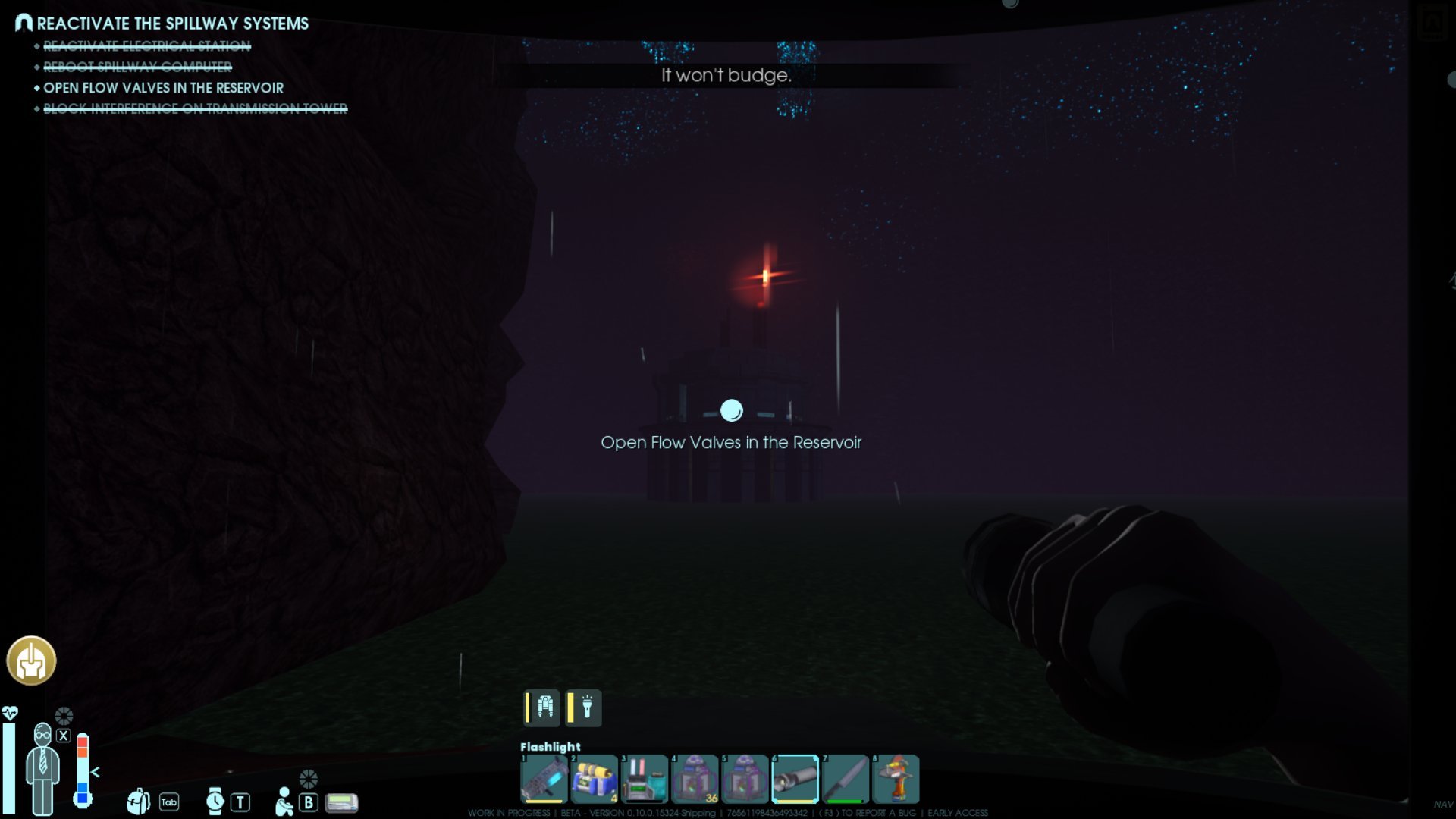Click the Reactivate the Spillway Systems quest title
Screen dimensions: 1456x819
[x=172, y=24]
